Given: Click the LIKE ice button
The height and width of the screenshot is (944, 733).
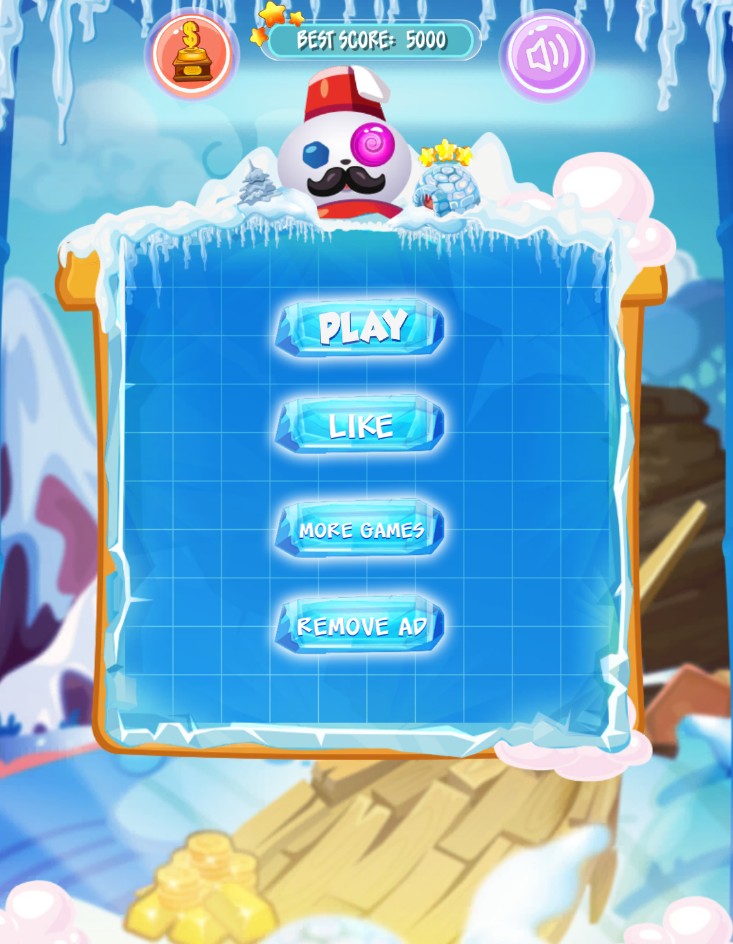Looking at the screenshot, I should 360,426.
